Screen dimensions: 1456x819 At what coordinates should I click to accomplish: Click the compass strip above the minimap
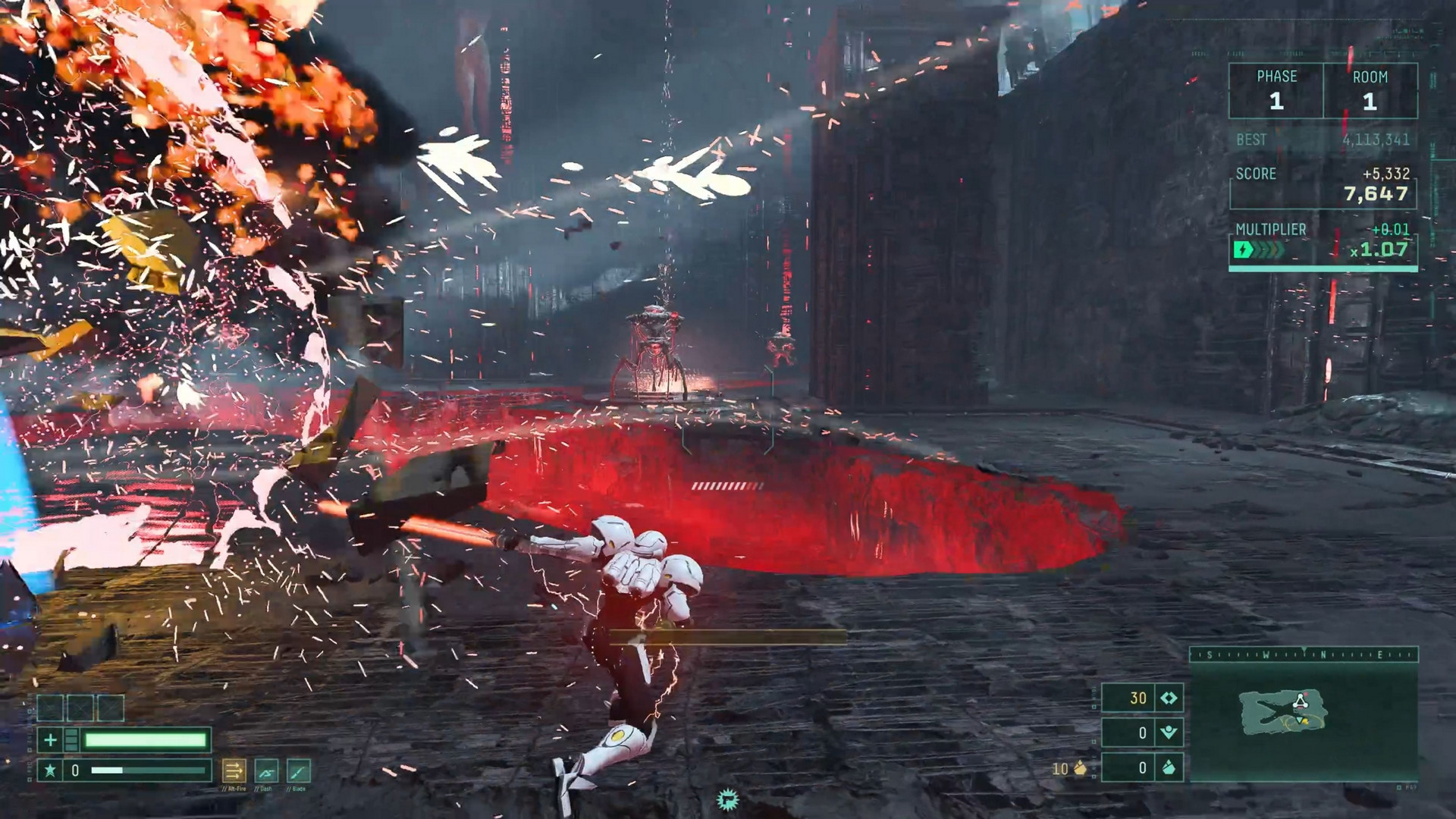pos(1303,654)
